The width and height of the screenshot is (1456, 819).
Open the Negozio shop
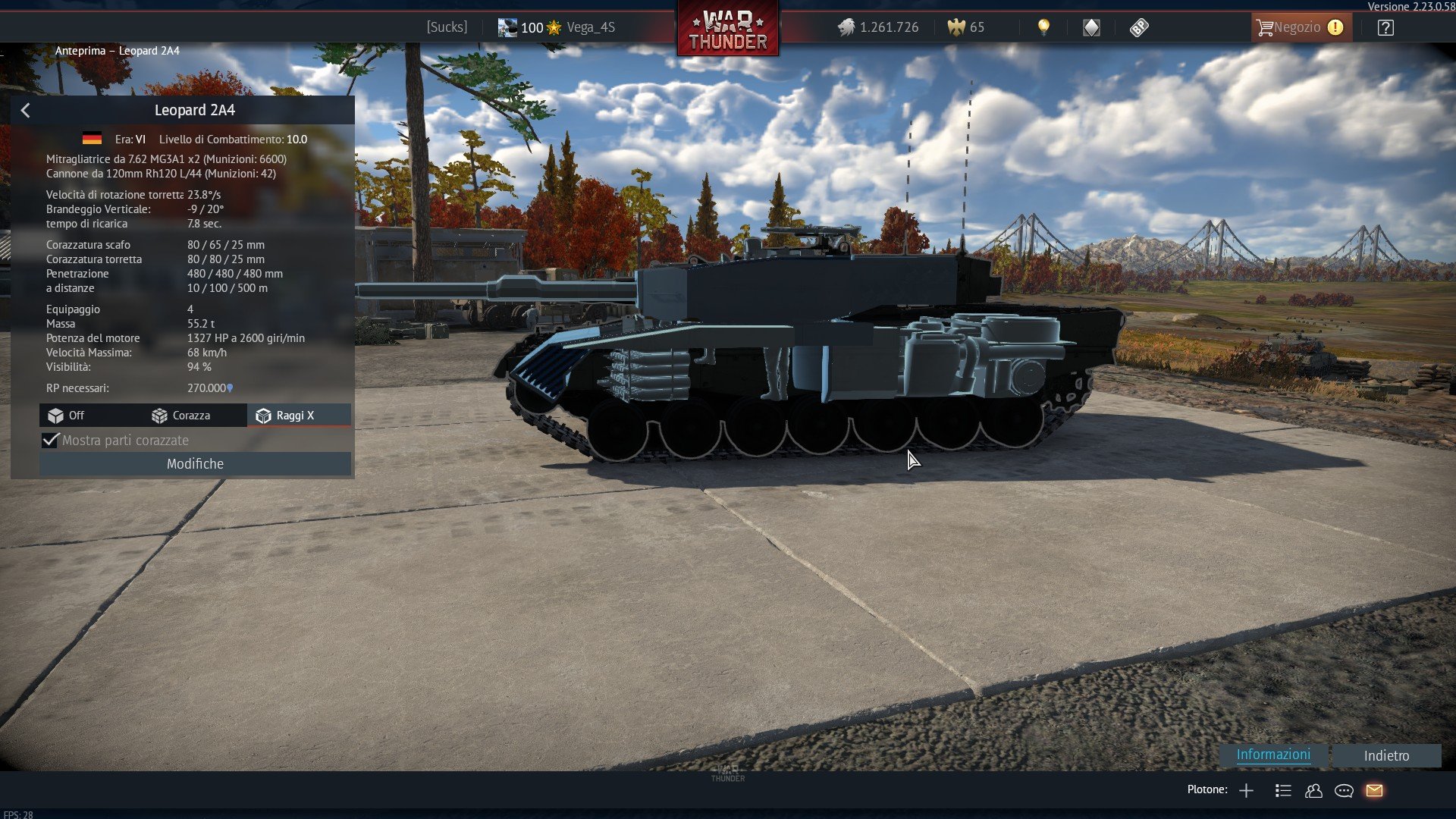coord(1300,27)
